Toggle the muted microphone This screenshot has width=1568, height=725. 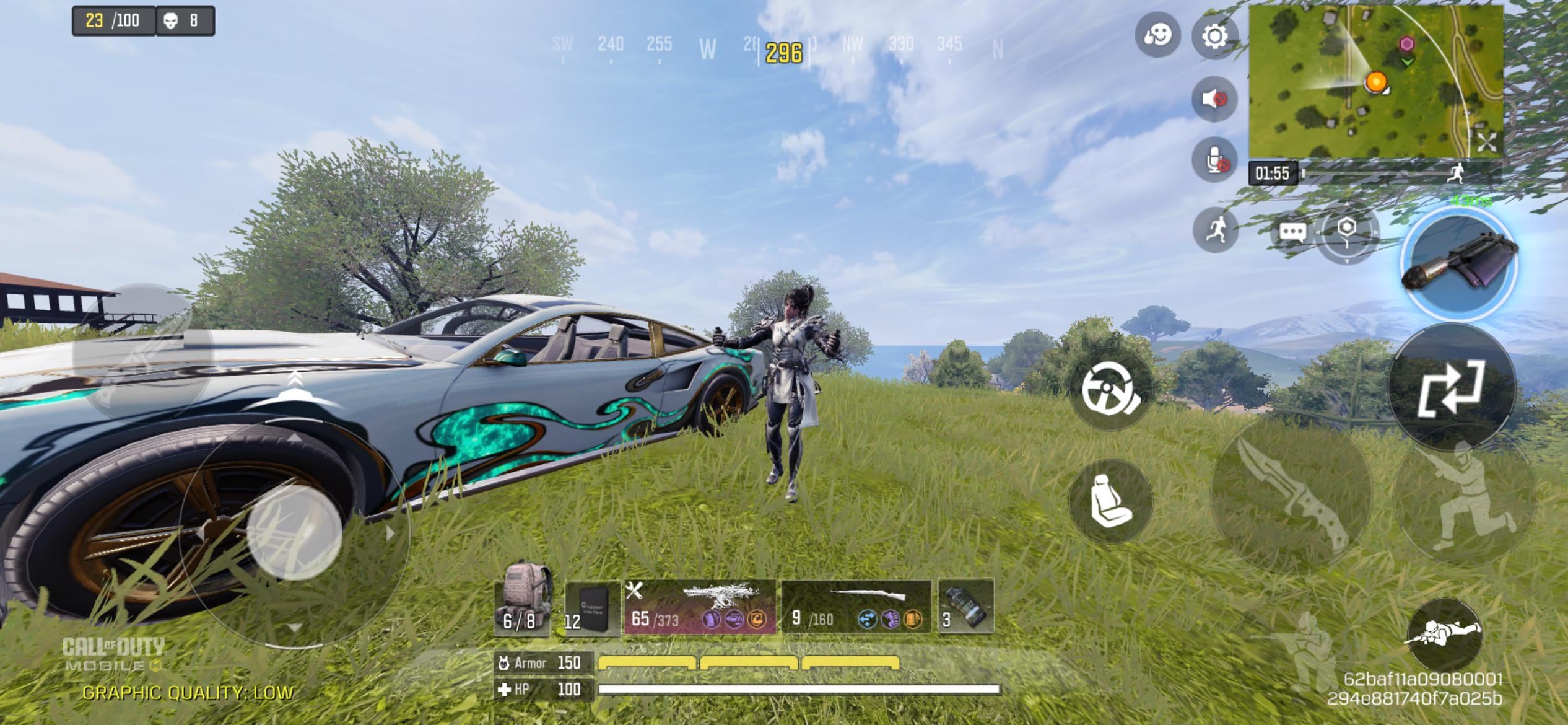[1214, 160]
